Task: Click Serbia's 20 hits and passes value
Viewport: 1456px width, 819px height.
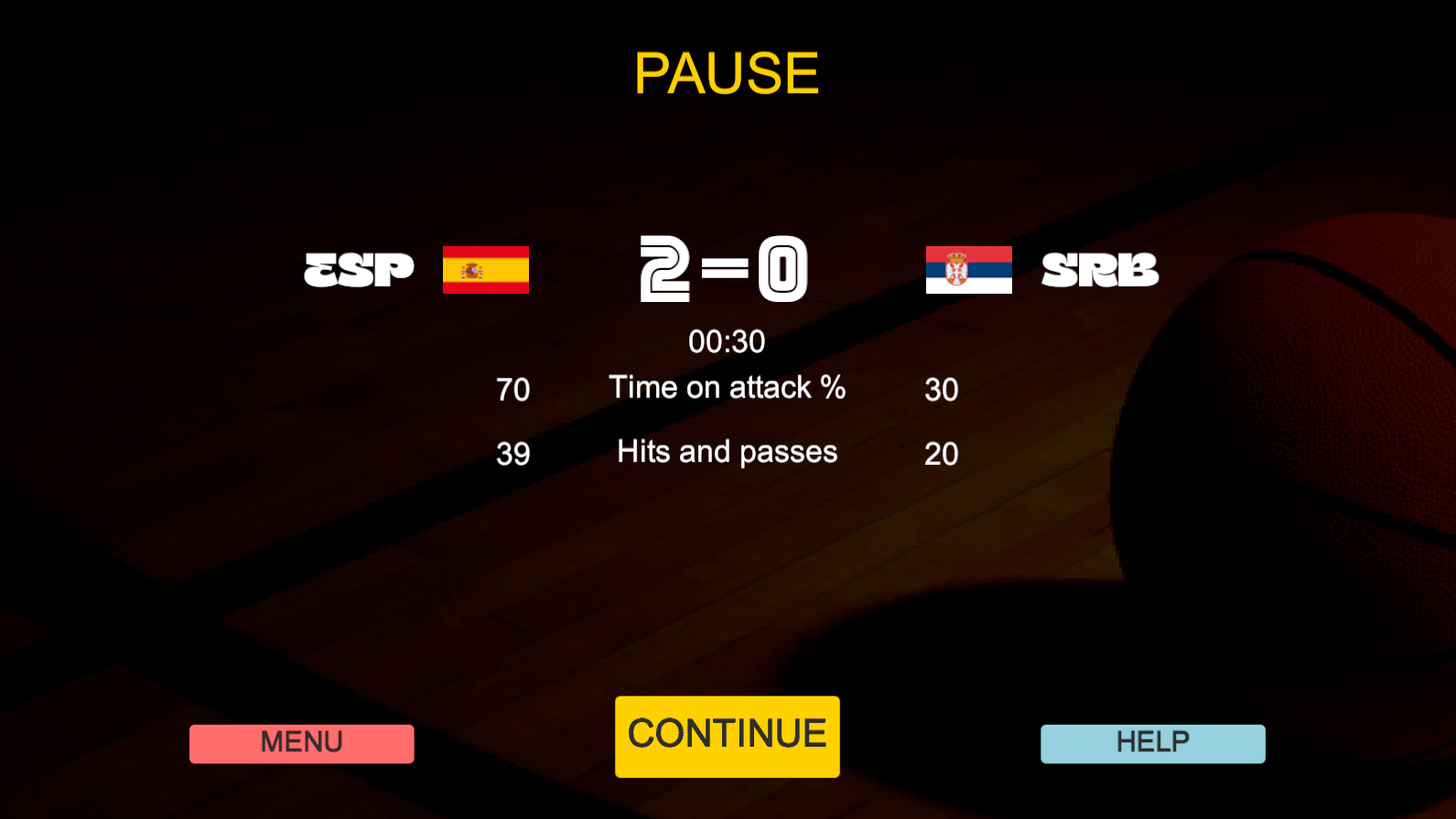Action: coord(942,453)
